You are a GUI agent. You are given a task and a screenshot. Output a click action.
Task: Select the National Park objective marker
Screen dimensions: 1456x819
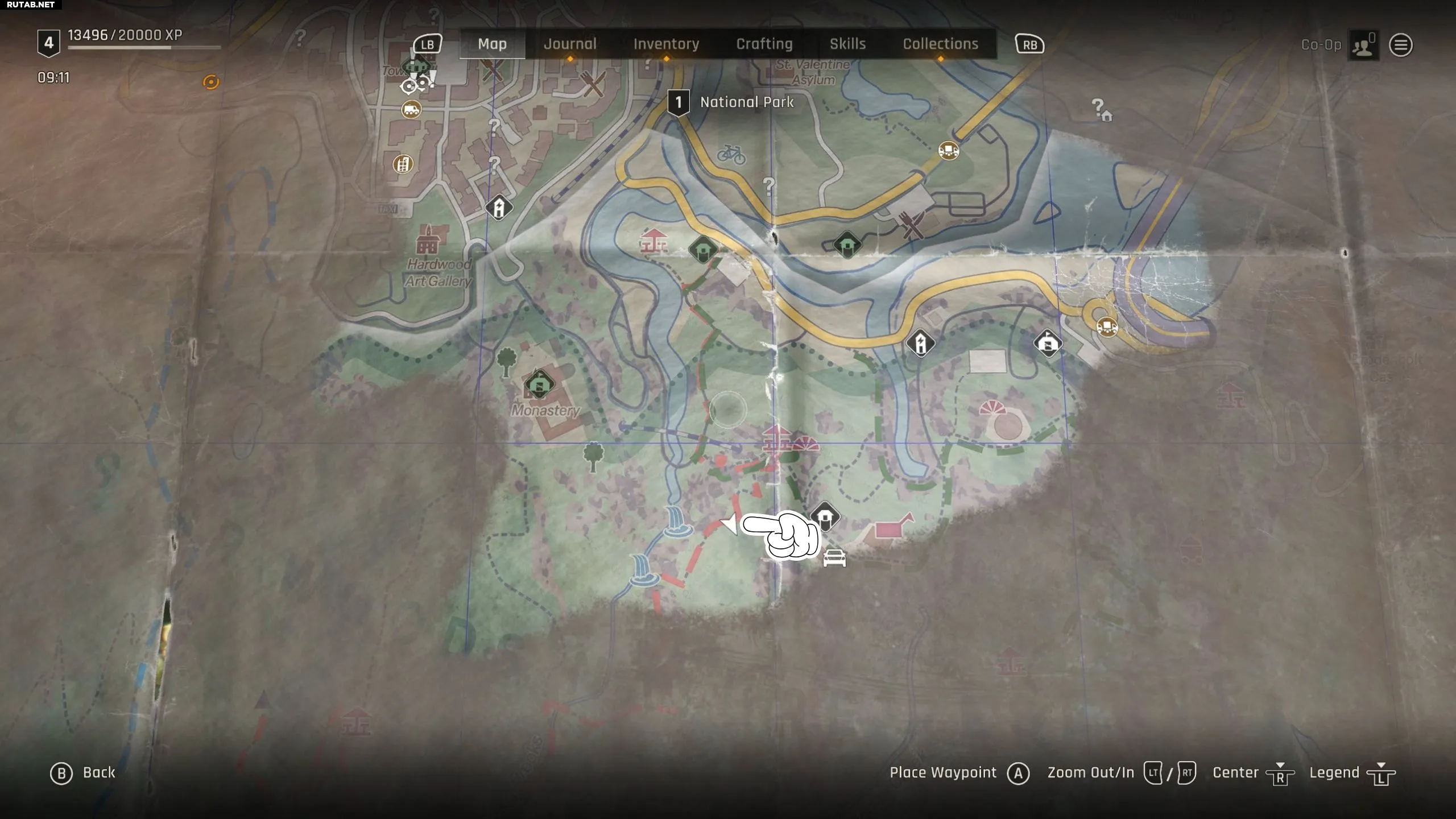(x=678, y=103)
